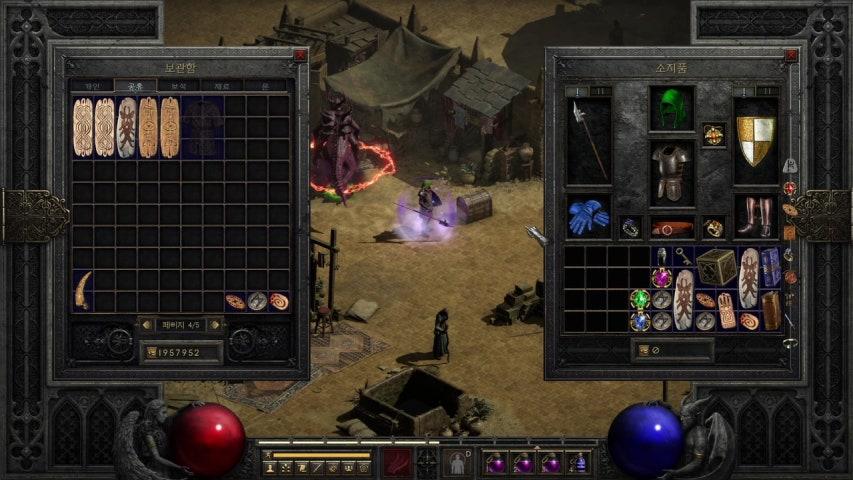Select the curved horn item in stash
The width and height of the screenshot is (853, 480).
coord(83,288)
